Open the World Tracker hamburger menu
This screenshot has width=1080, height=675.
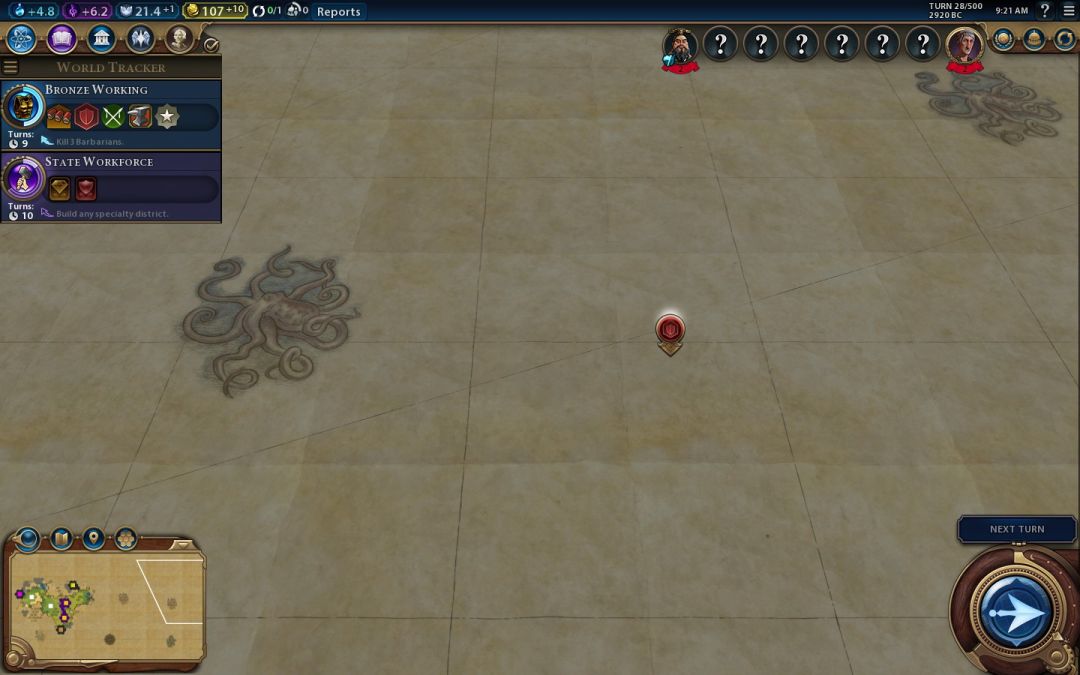11,67
